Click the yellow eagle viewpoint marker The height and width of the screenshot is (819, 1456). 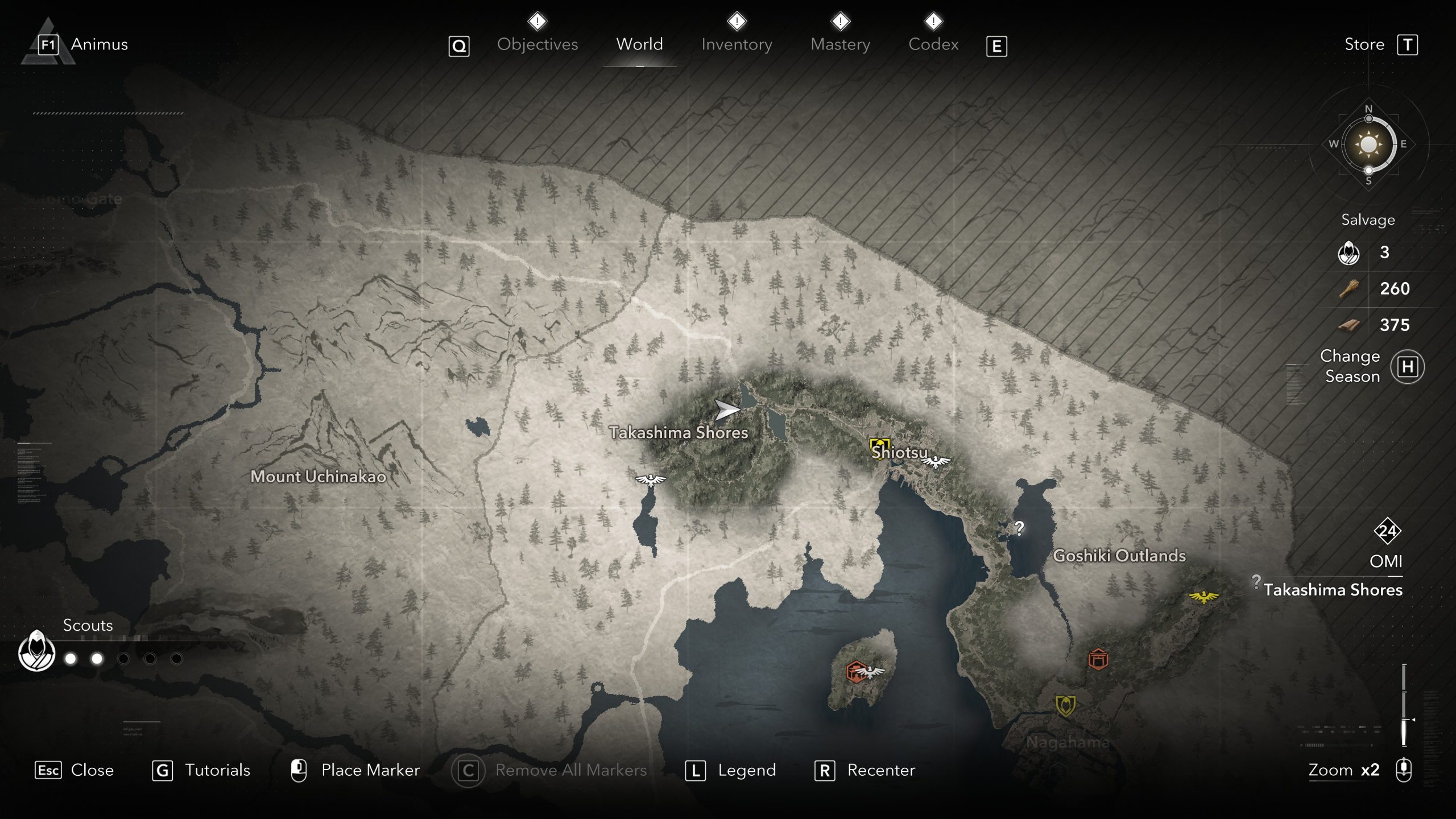[x=1203, y=597]
